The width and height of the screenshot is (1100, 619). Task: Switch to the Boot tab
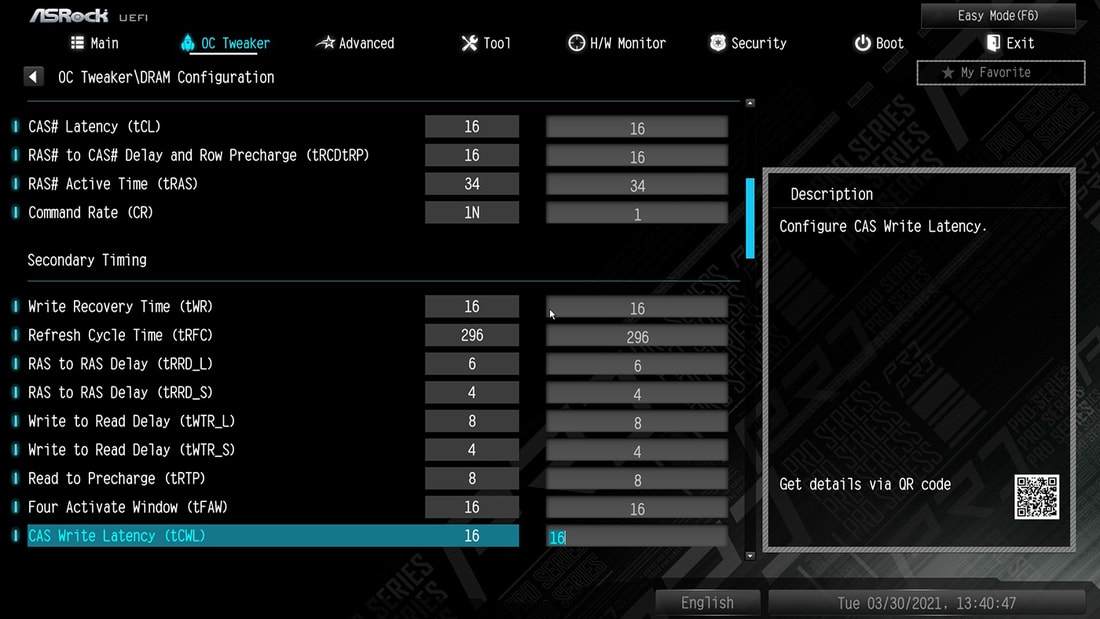pyautogui.click(x=879, y=43)
